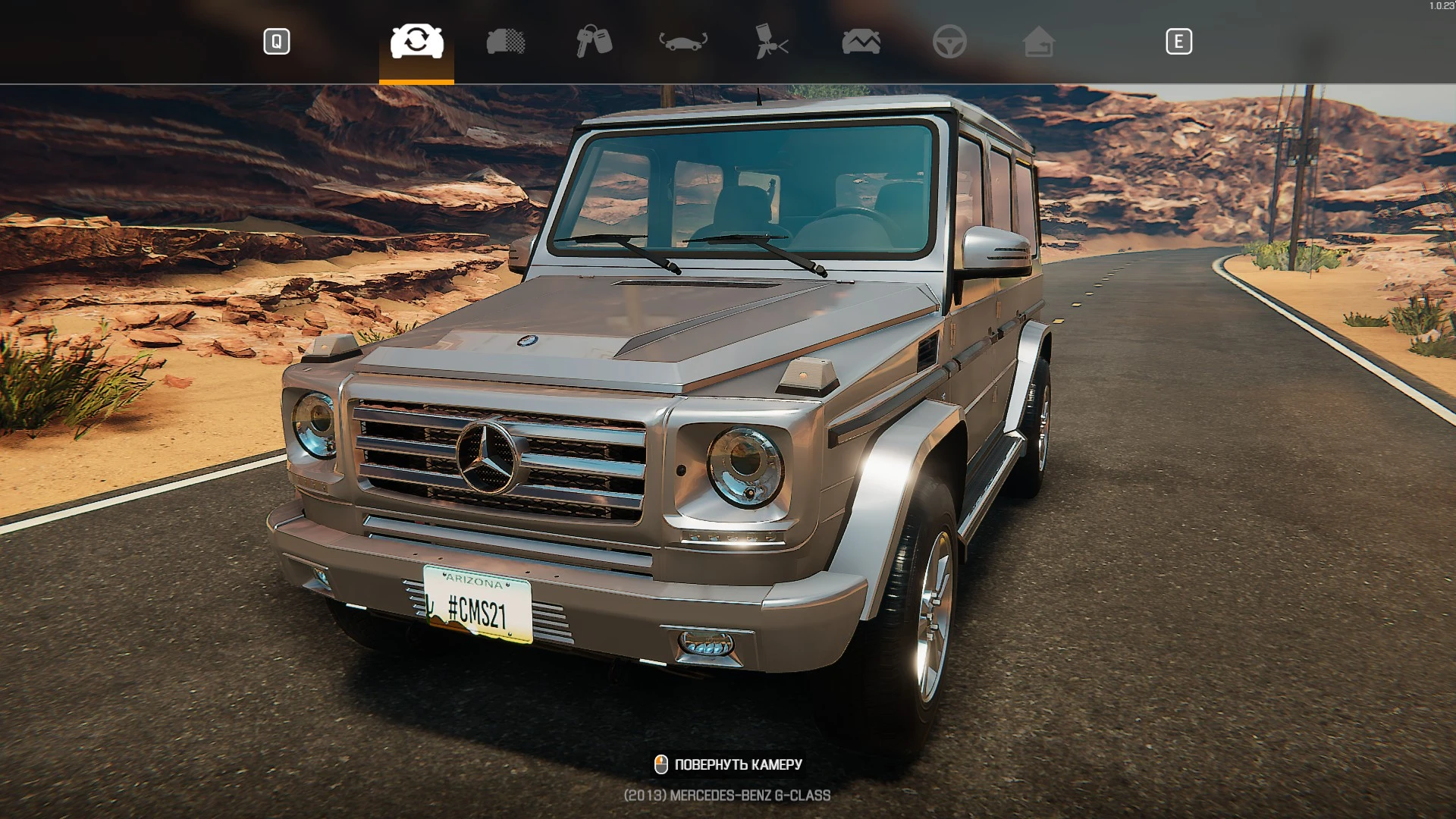Viewport: 1456px width, 819px height.
Task: Click the steering wheel test drive icon
Action: point(950,42)
